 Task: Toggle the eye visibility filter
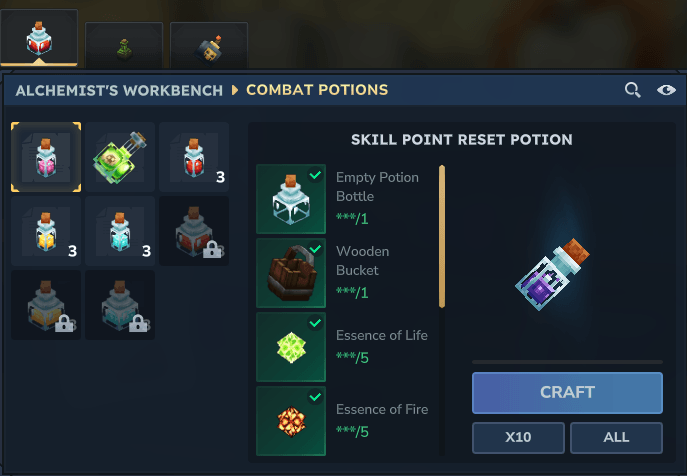(666, 90)
